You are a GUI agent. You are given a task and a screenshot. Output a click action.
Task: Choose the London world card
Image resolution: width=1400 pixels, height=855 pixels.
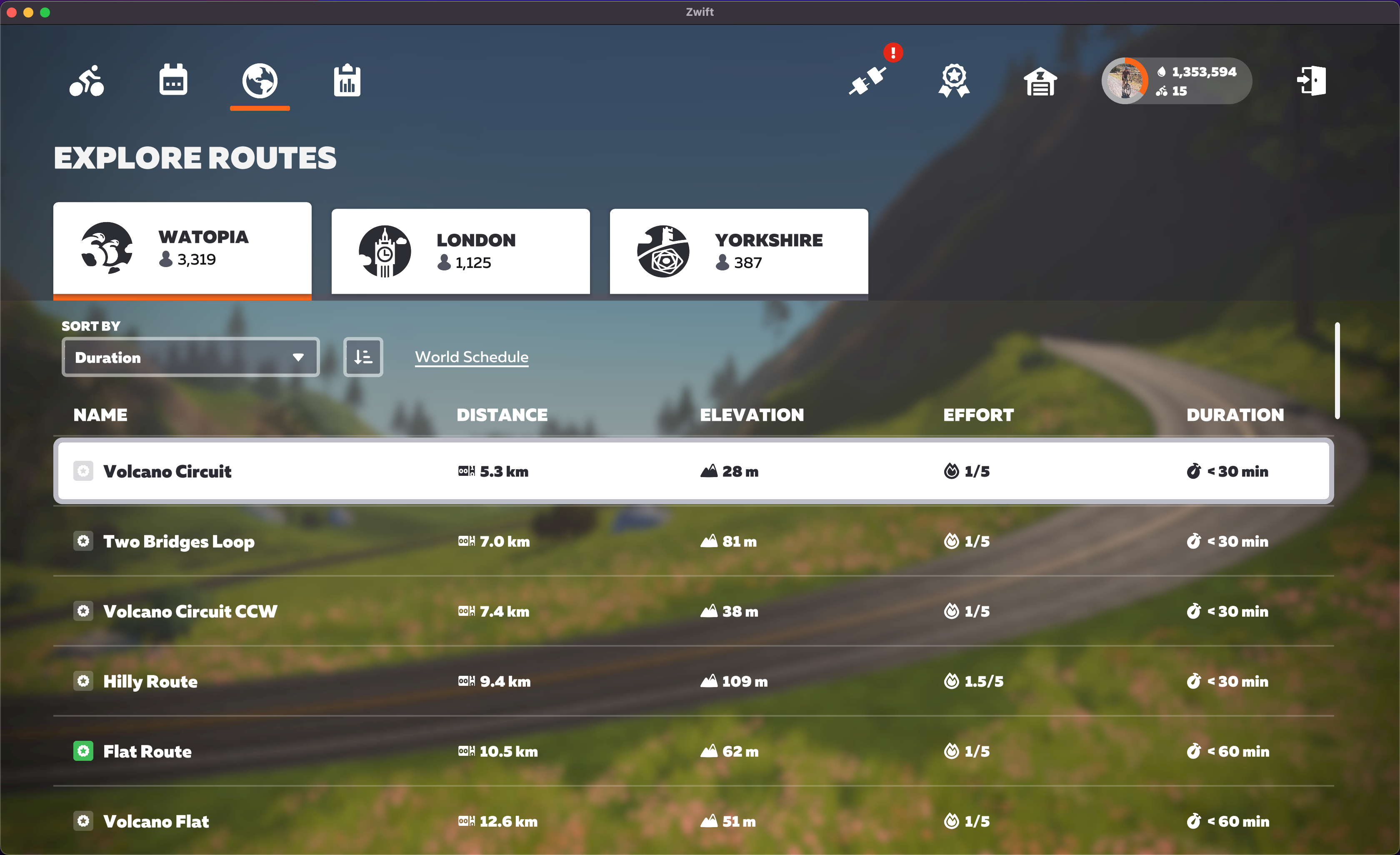(460, 251)
